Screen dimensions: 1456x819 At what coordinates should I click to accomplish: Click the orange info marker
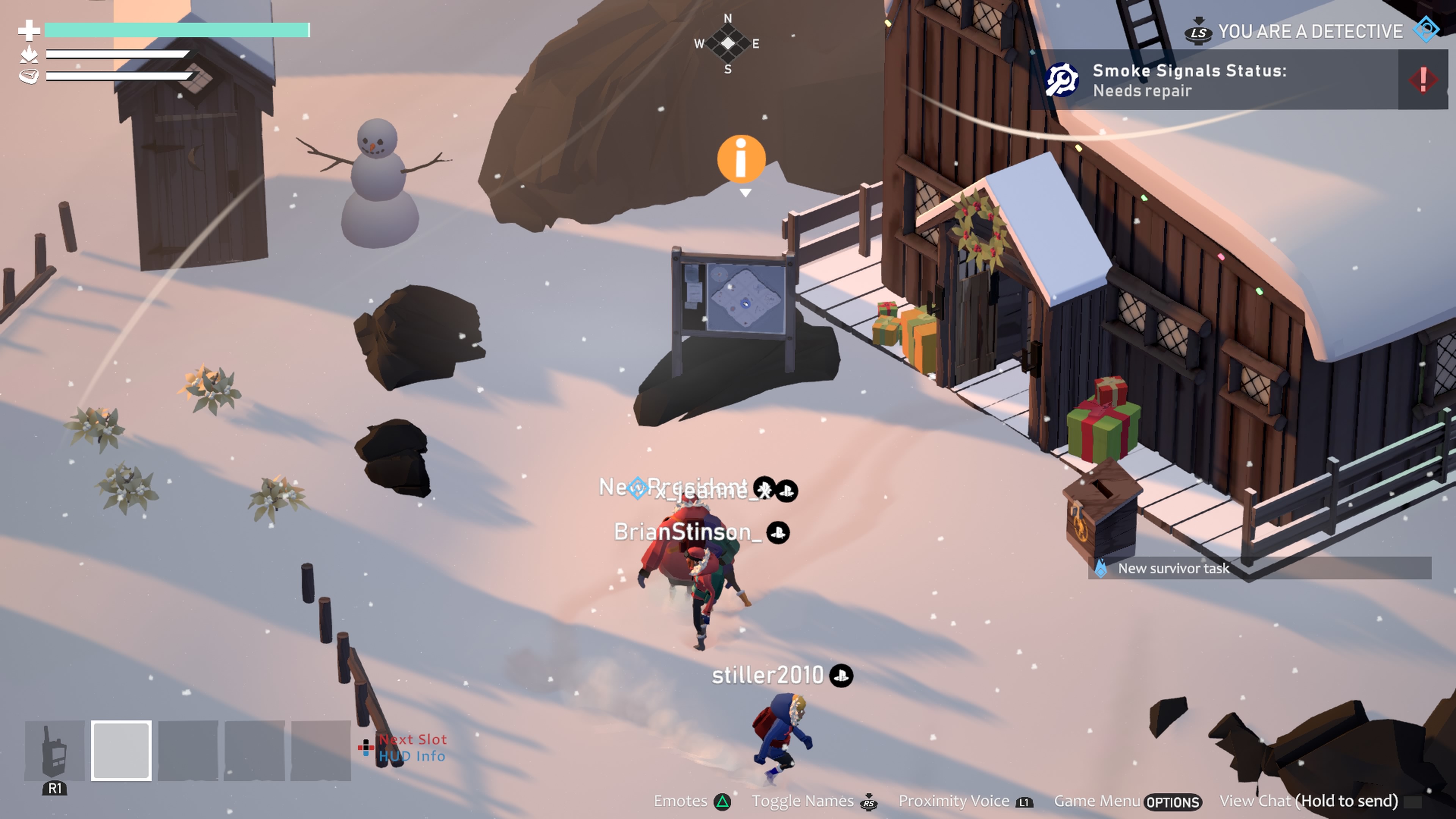[741, 159]
